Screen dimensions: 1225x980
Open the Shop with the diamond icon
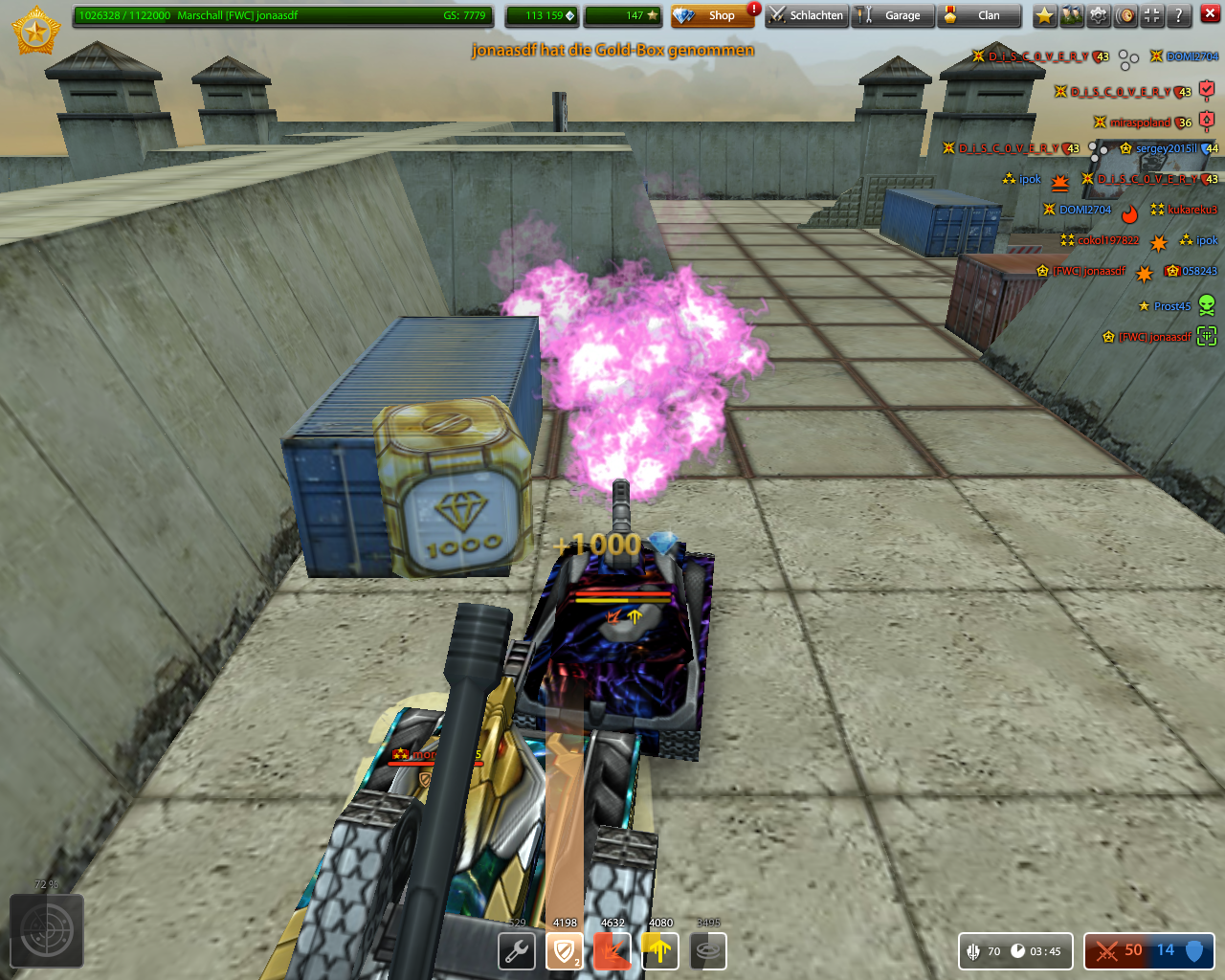pos(712,15)
